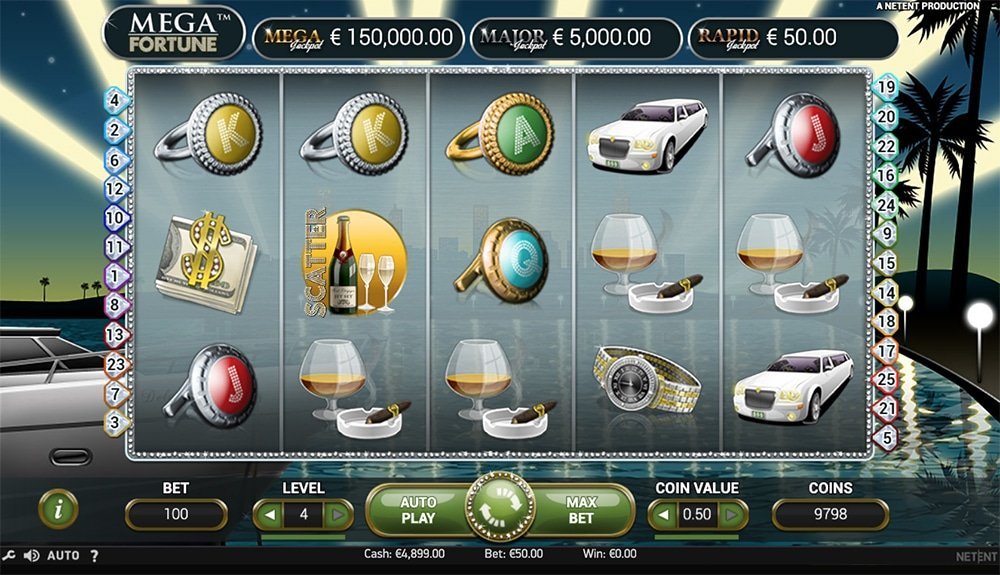Image resolution: width=1000 pixels, height=575 pixels.
Task: Select payline number 25 marker
Action: coord(885,379)
